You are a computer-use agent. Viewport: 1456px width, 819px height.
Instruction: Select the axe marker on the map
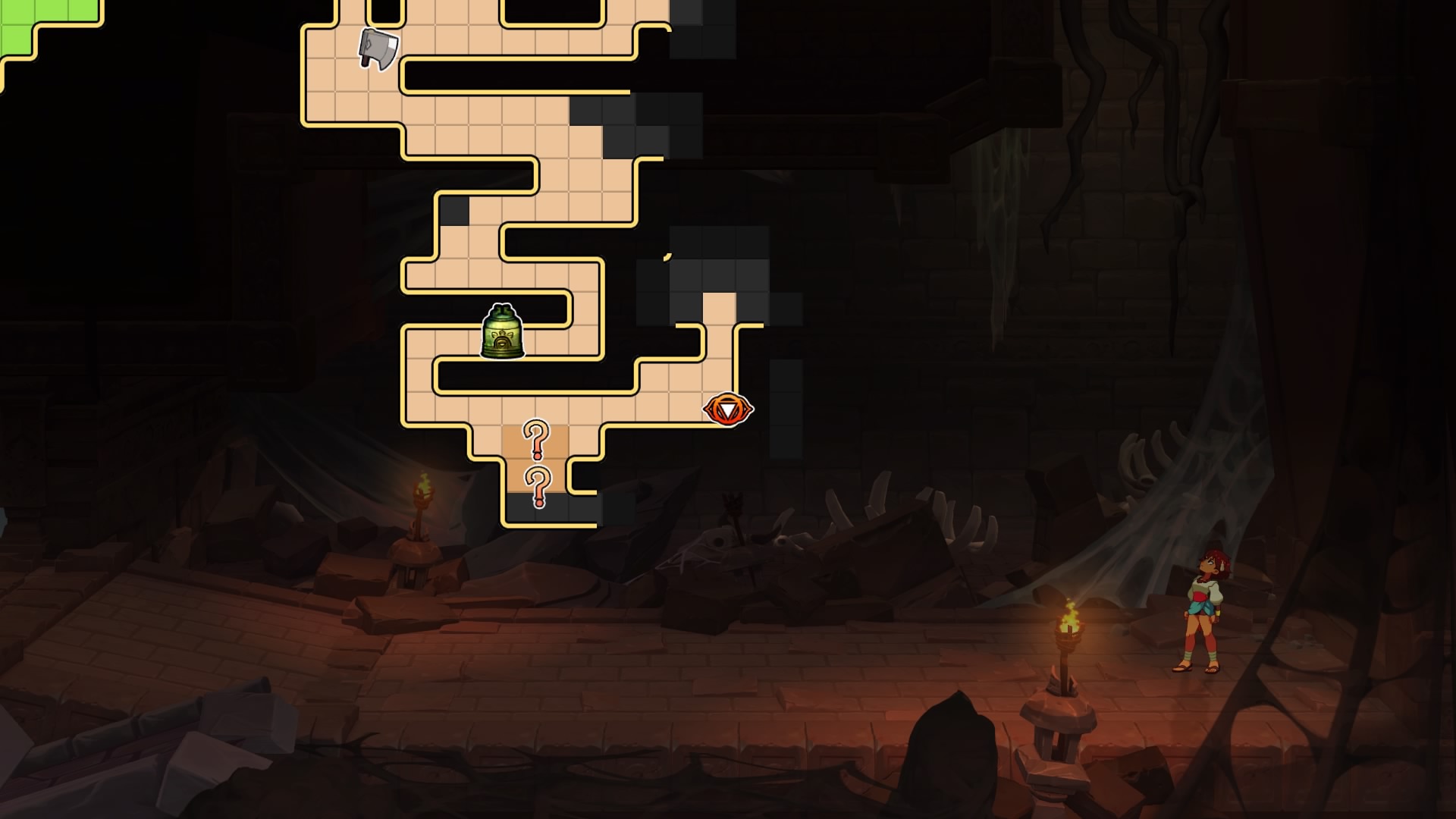point(378,49)
